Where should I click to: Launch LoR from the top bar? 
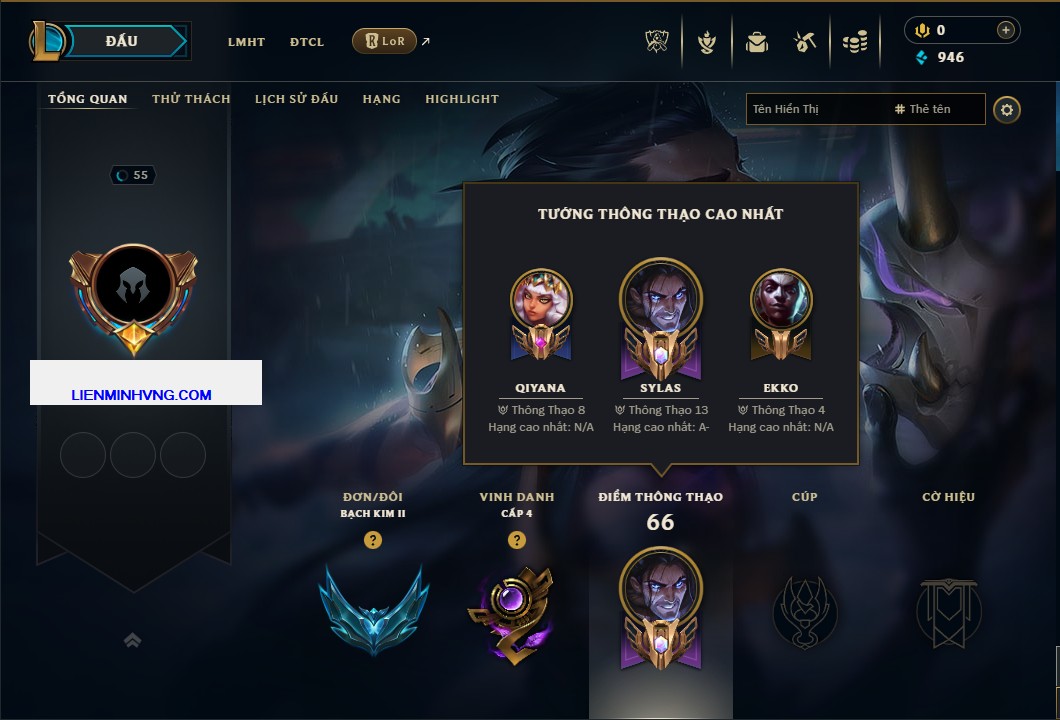[x=384, y=41]
